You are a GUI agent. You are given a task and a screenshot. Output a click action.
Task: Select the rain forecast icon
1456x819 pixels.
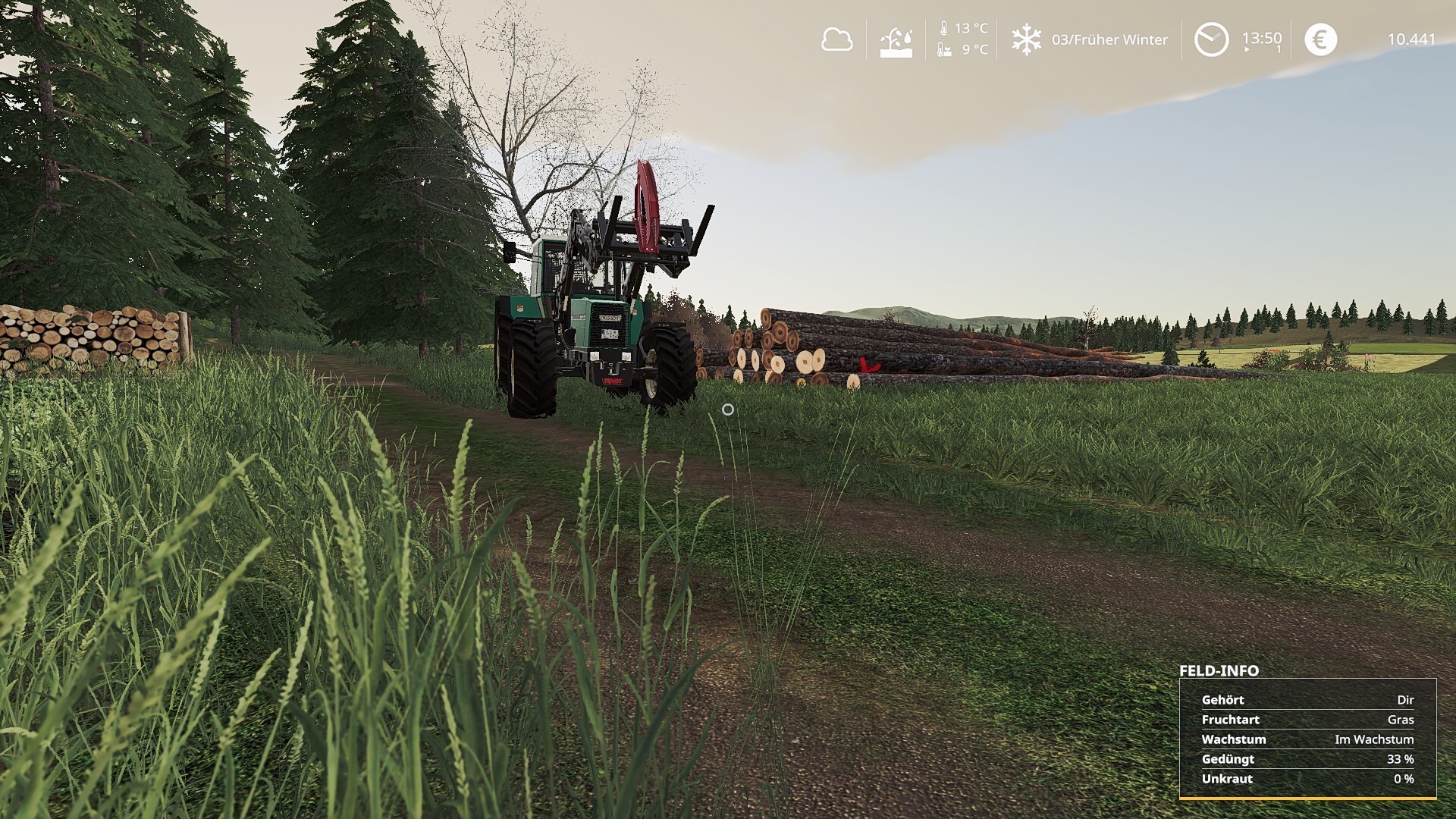[x=896, y=42]
